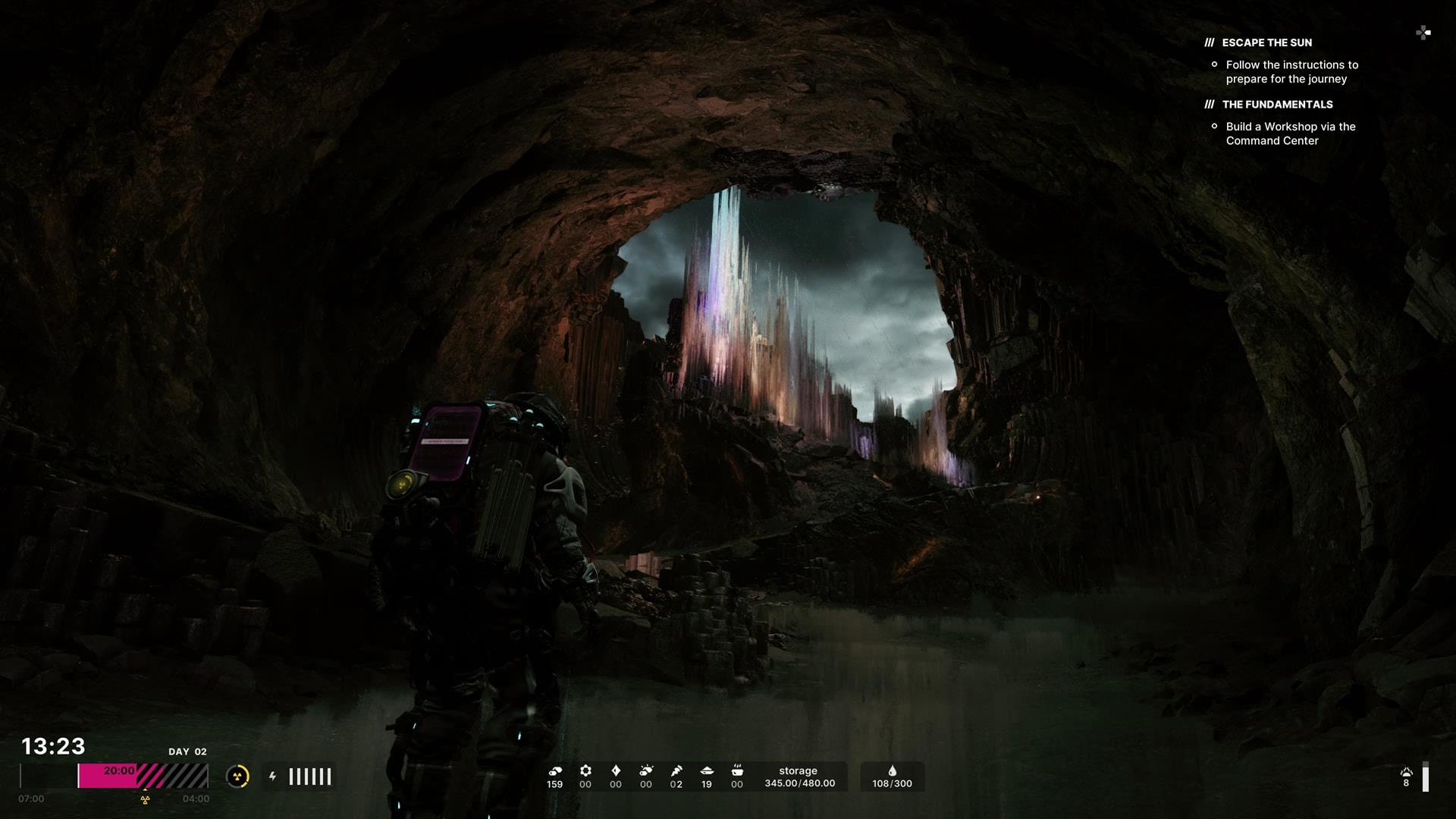This screenshot has width=1456, height=819.
Task: Click the carrot raw food icon
Action: point(676,770)
